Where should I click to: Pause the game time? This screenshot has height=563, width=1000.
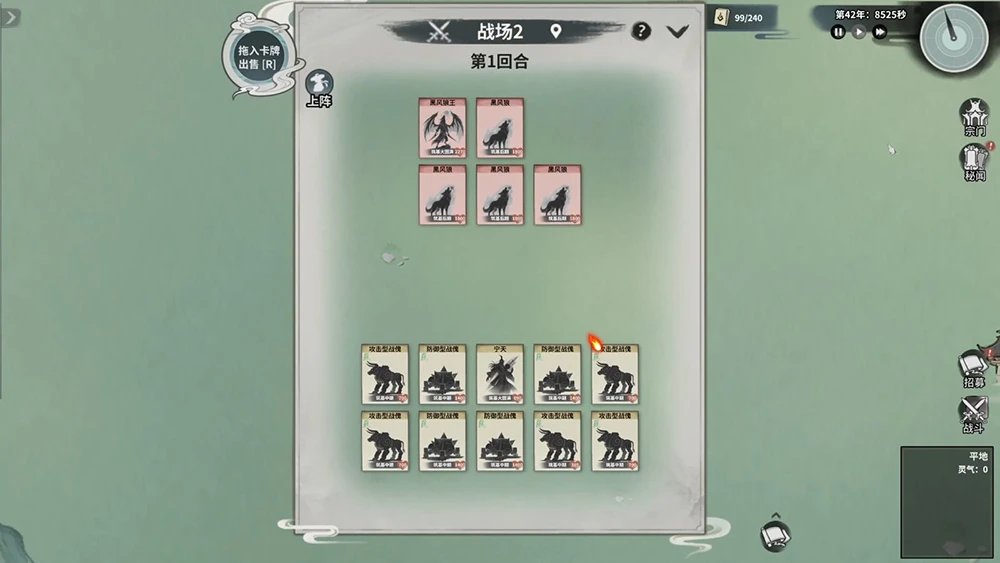tap(839, 32)
